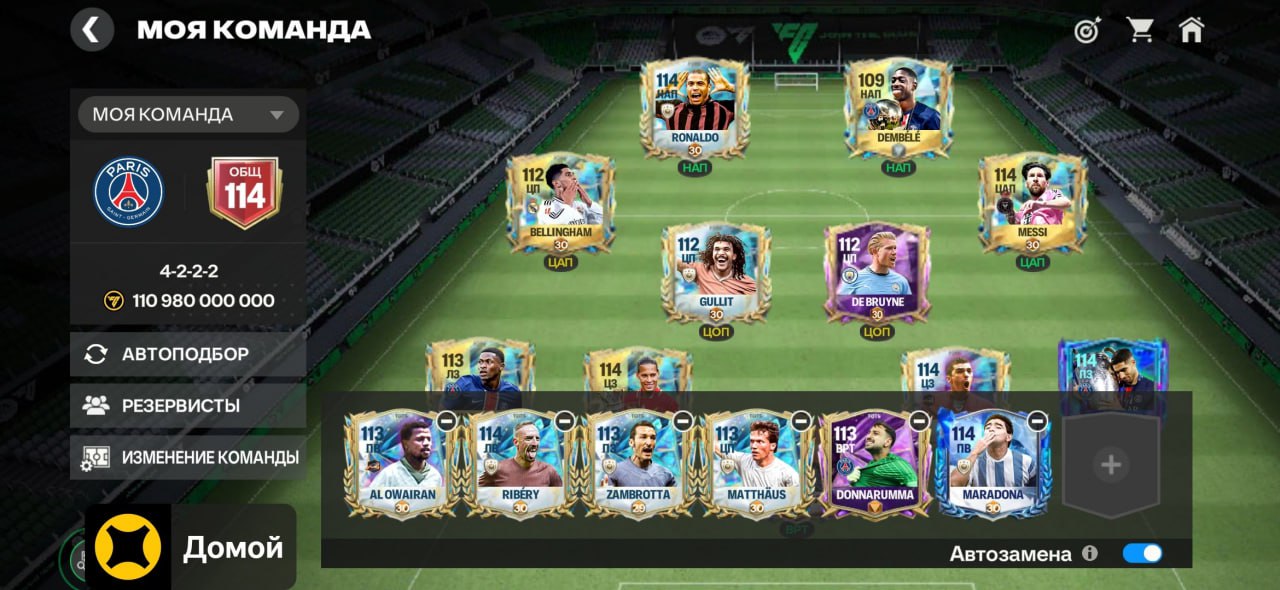Image resolution: width=1280 pixels, height=590 pixels.
Task: Select the Ronaldo striker card
Action: point(694,106)
